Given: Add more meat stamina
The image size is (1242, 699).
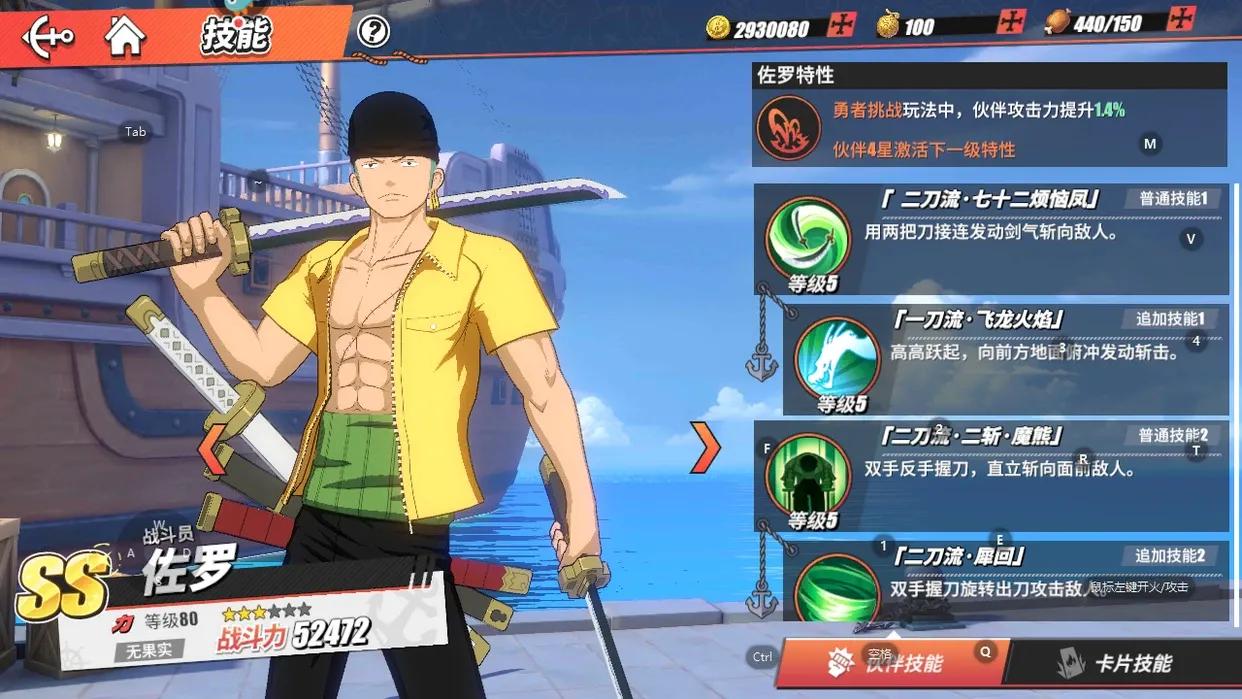Looking at the screenshot, I should [x=1182, y=18].
